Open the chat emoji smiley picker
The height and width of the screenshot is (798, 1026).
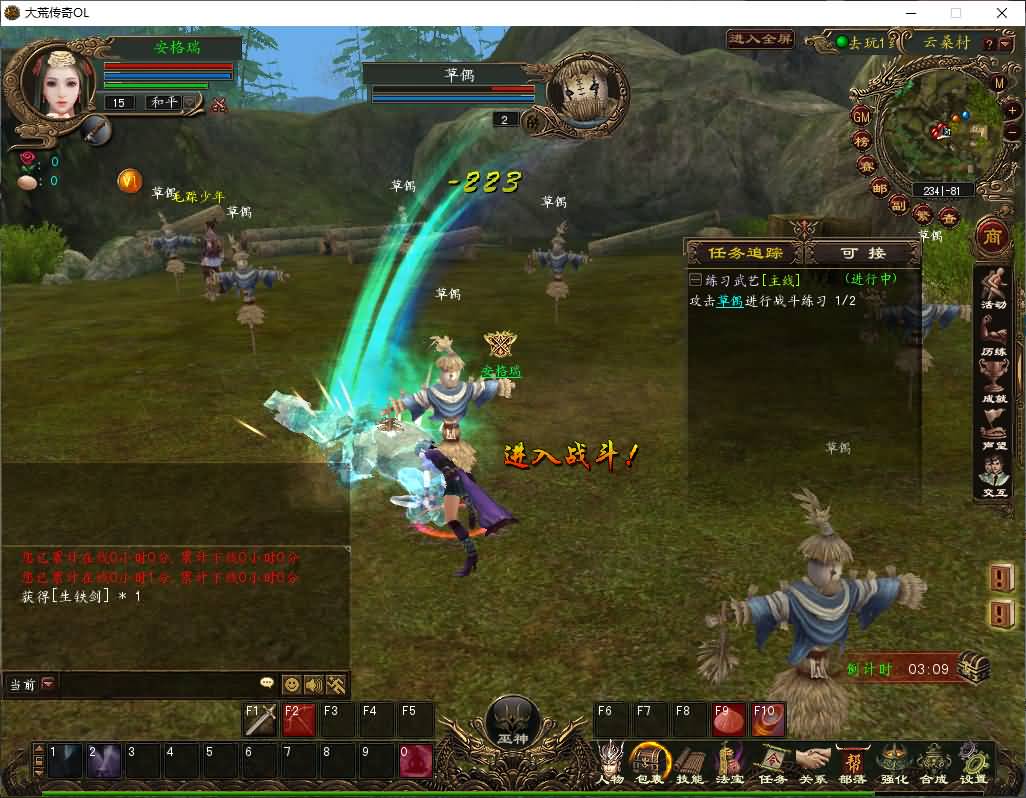pos(291,685)
